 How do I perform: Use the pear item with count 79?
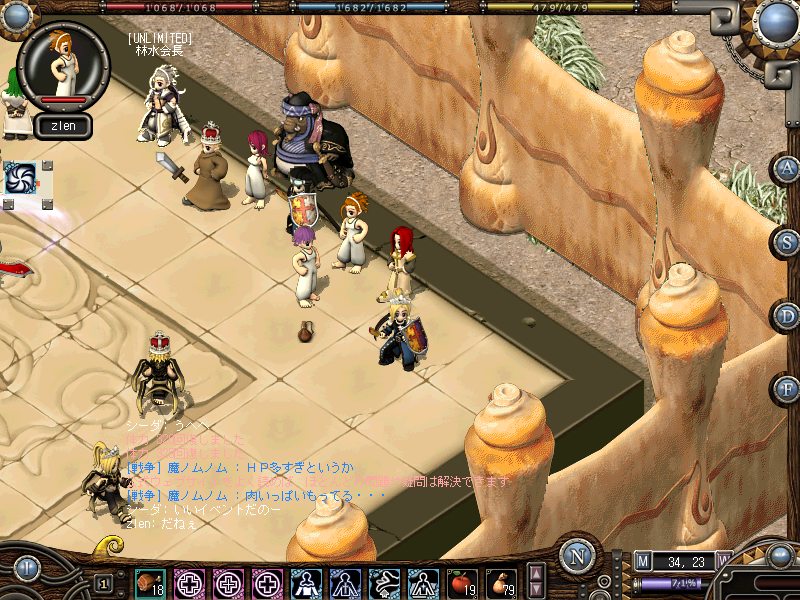(501, 583)
